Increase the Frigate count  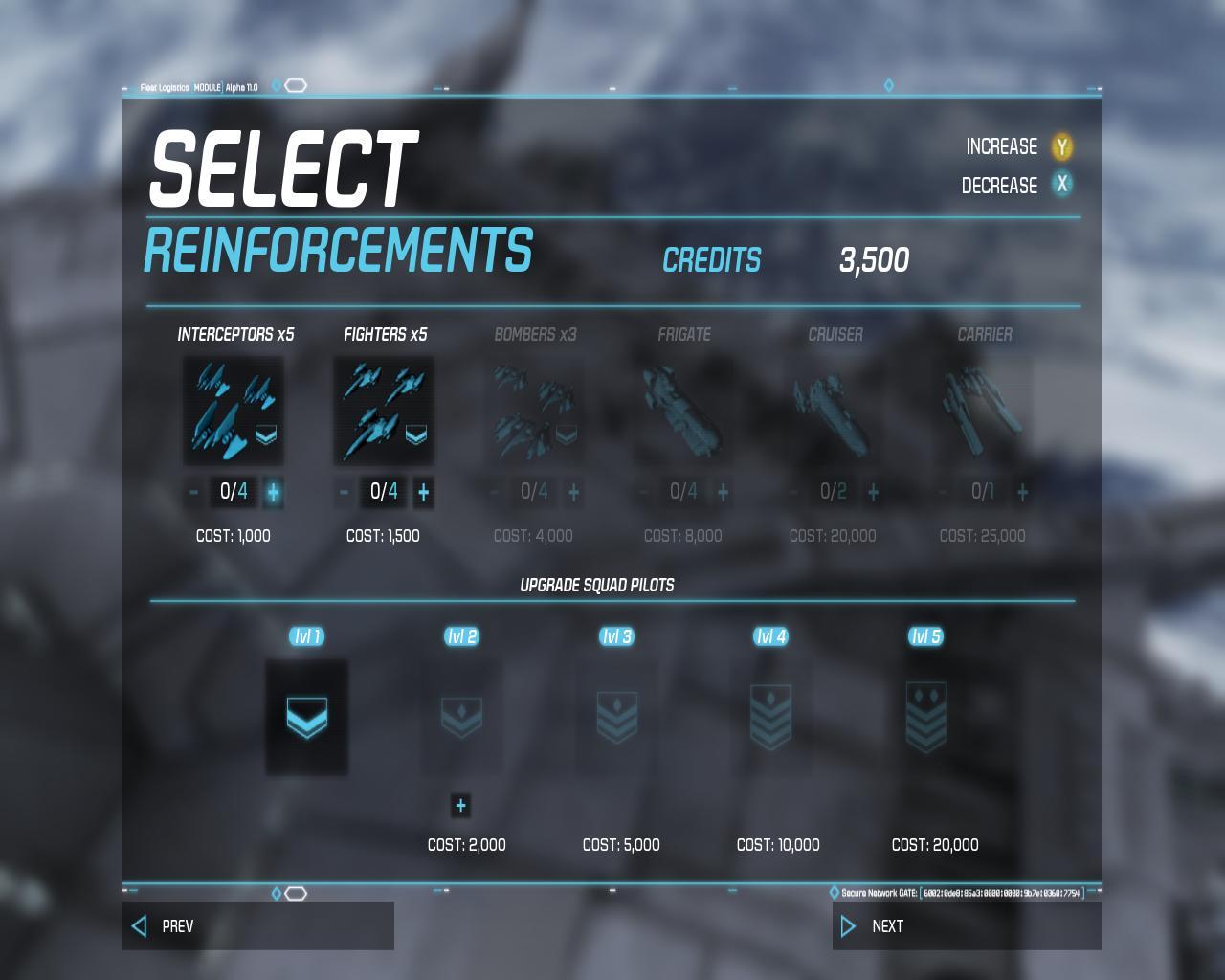pyautogui.click(x=723, y=492)
